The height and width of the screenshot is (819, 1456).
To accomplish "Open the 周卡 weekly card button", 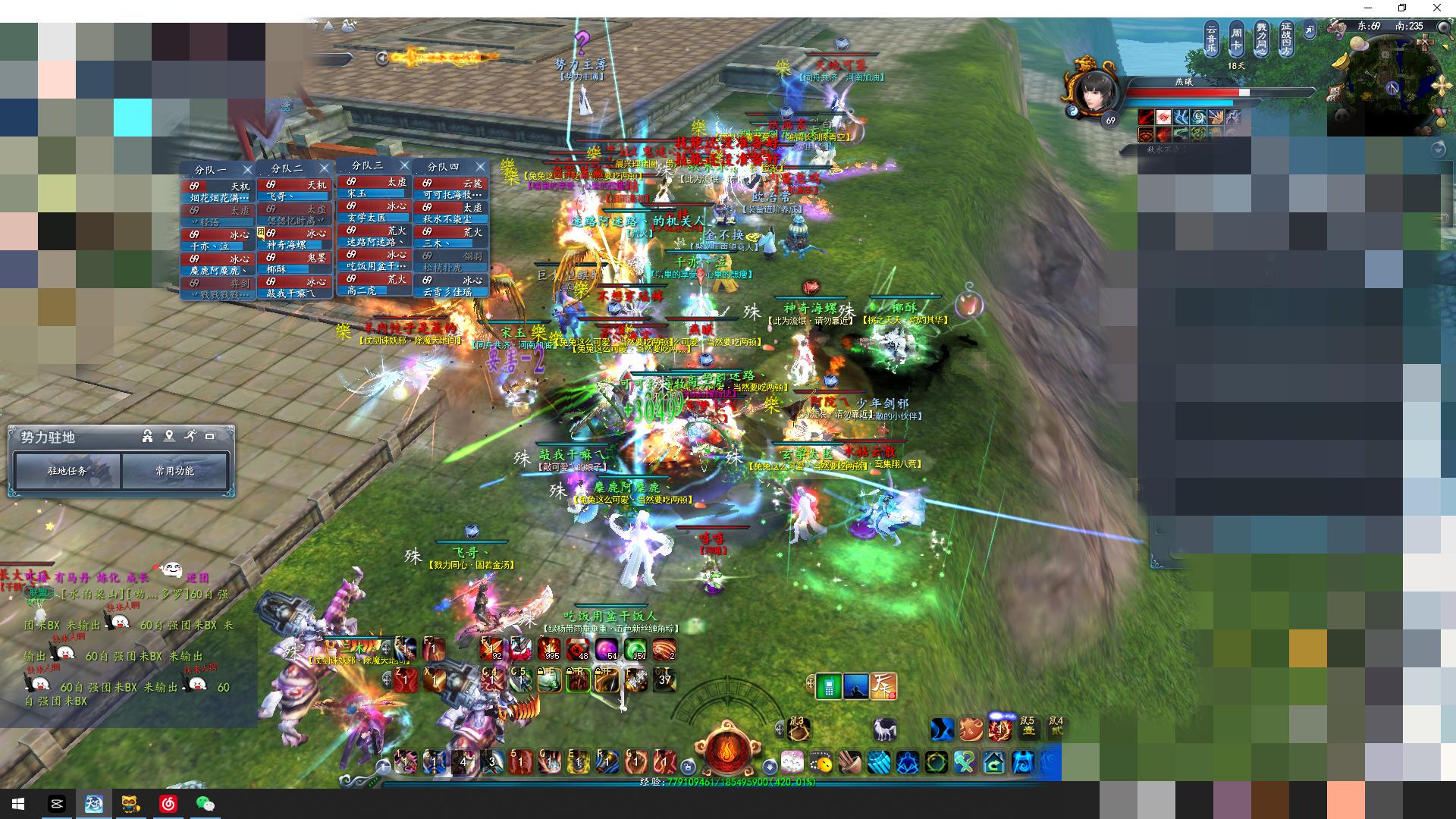I will click(1236, 39).
